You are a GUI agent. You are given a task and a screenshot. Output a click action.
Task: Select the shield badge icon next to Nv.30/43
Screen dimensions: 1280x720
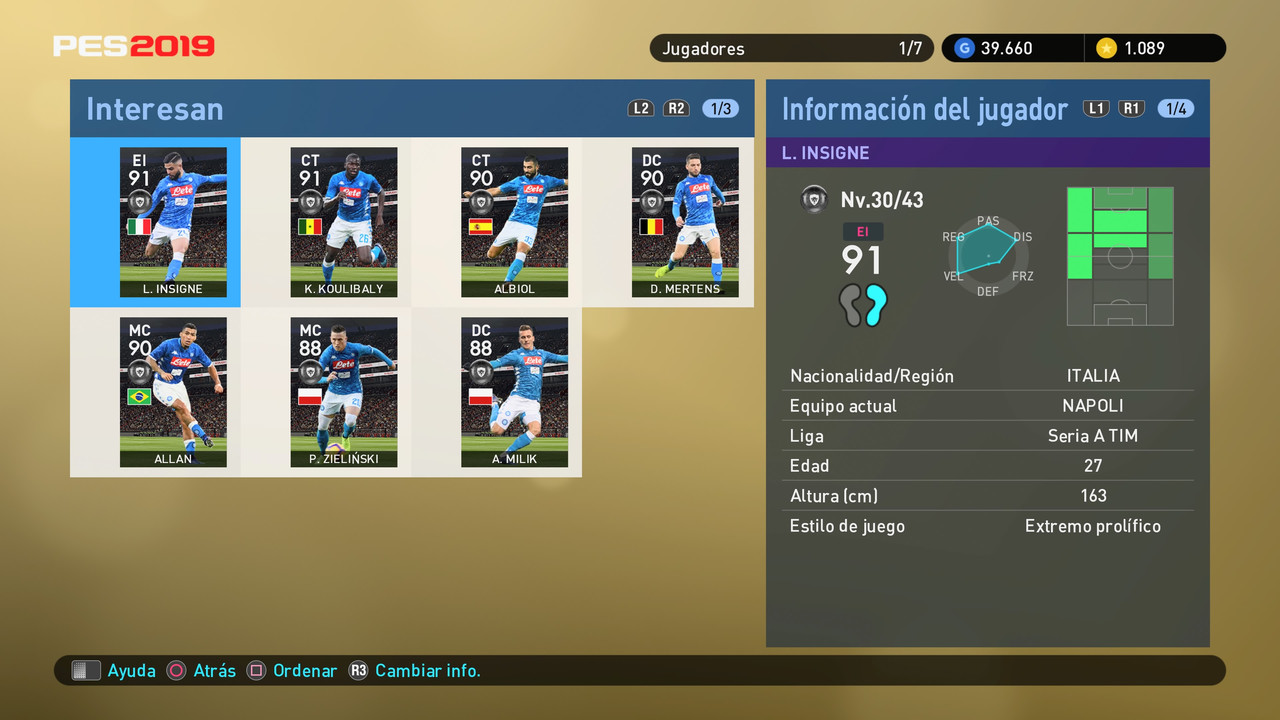[814, 199]
